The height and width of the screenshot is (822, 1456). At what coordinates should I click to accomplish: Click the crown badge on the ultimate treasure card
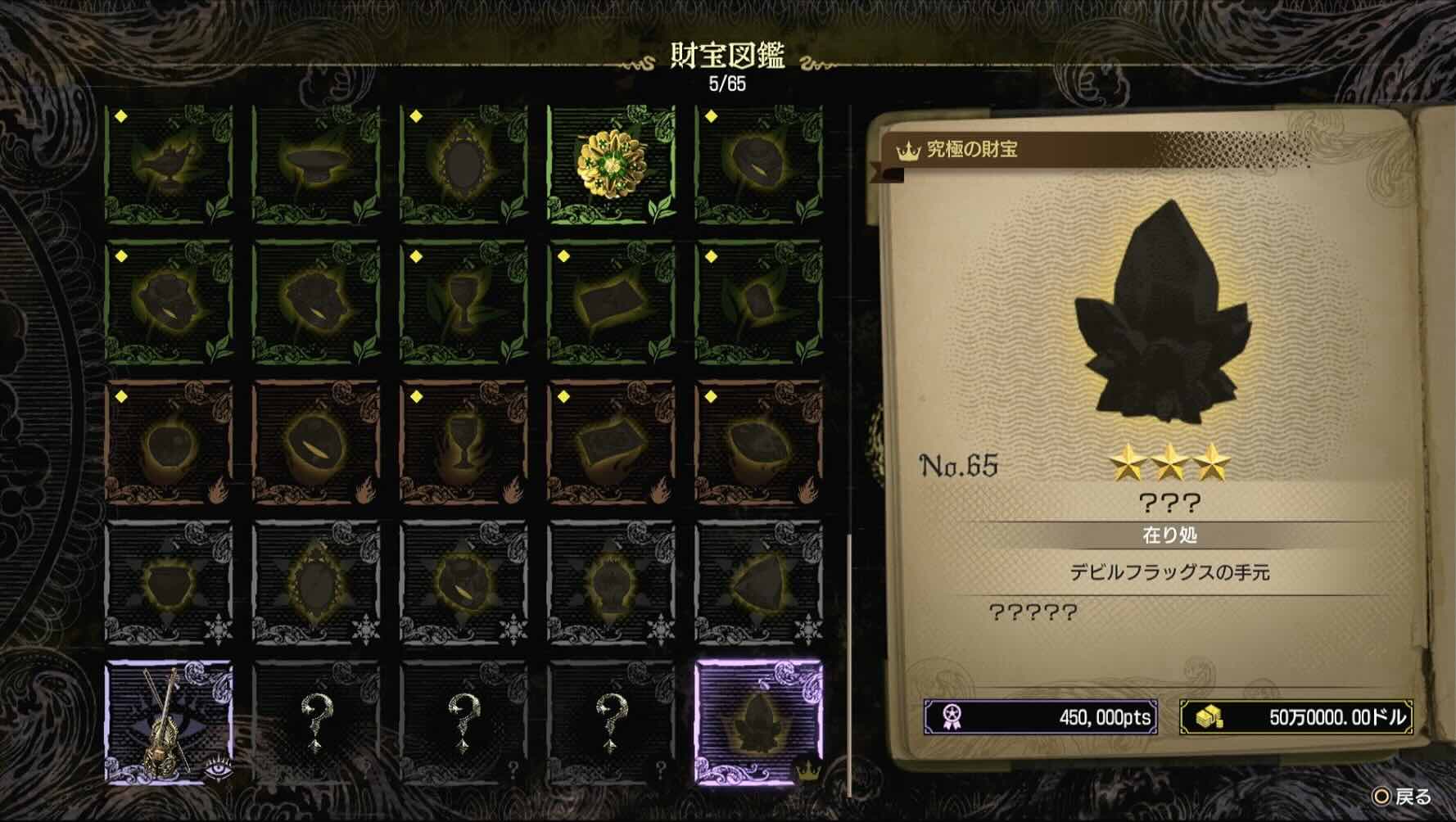pos(909,151)
